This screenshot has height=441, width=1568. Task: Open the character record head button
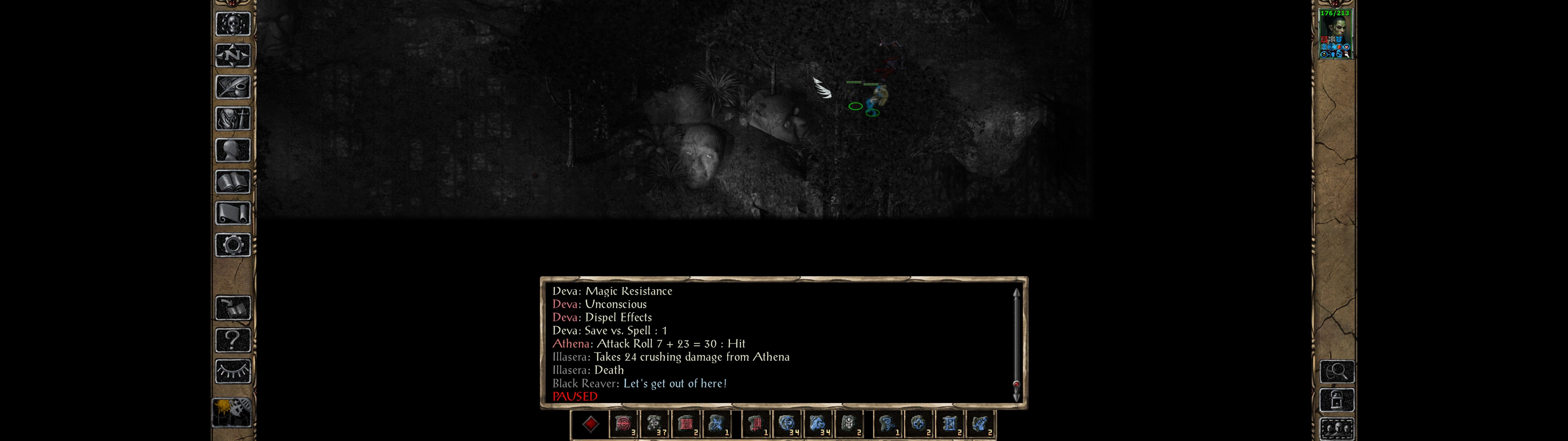click(232, 150)
